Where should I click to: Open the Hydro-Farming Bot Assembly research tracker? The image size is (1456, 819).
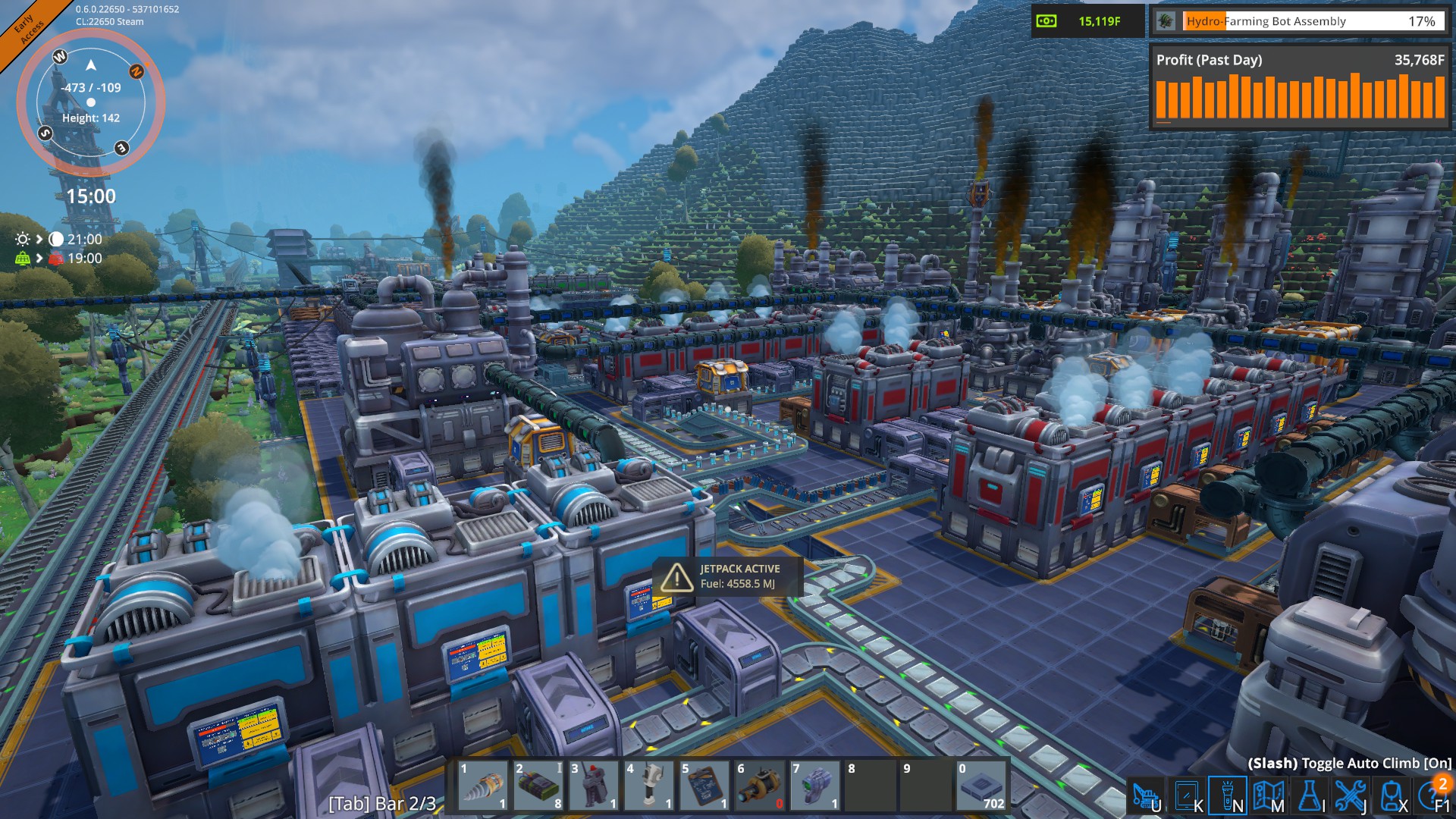1298,21
